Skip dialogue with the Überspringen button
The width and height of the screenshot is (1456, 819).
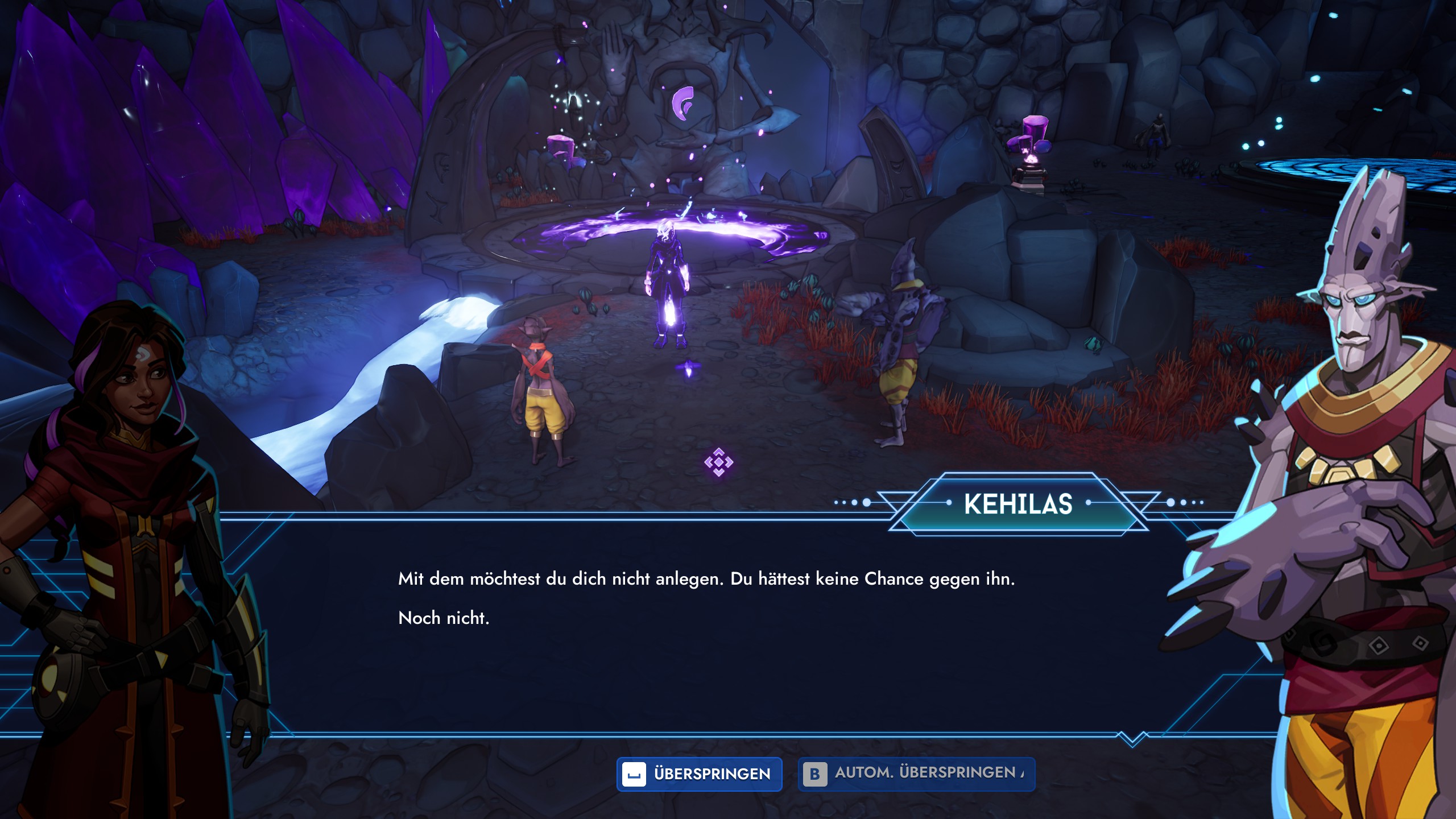click(x=699, y=774)
